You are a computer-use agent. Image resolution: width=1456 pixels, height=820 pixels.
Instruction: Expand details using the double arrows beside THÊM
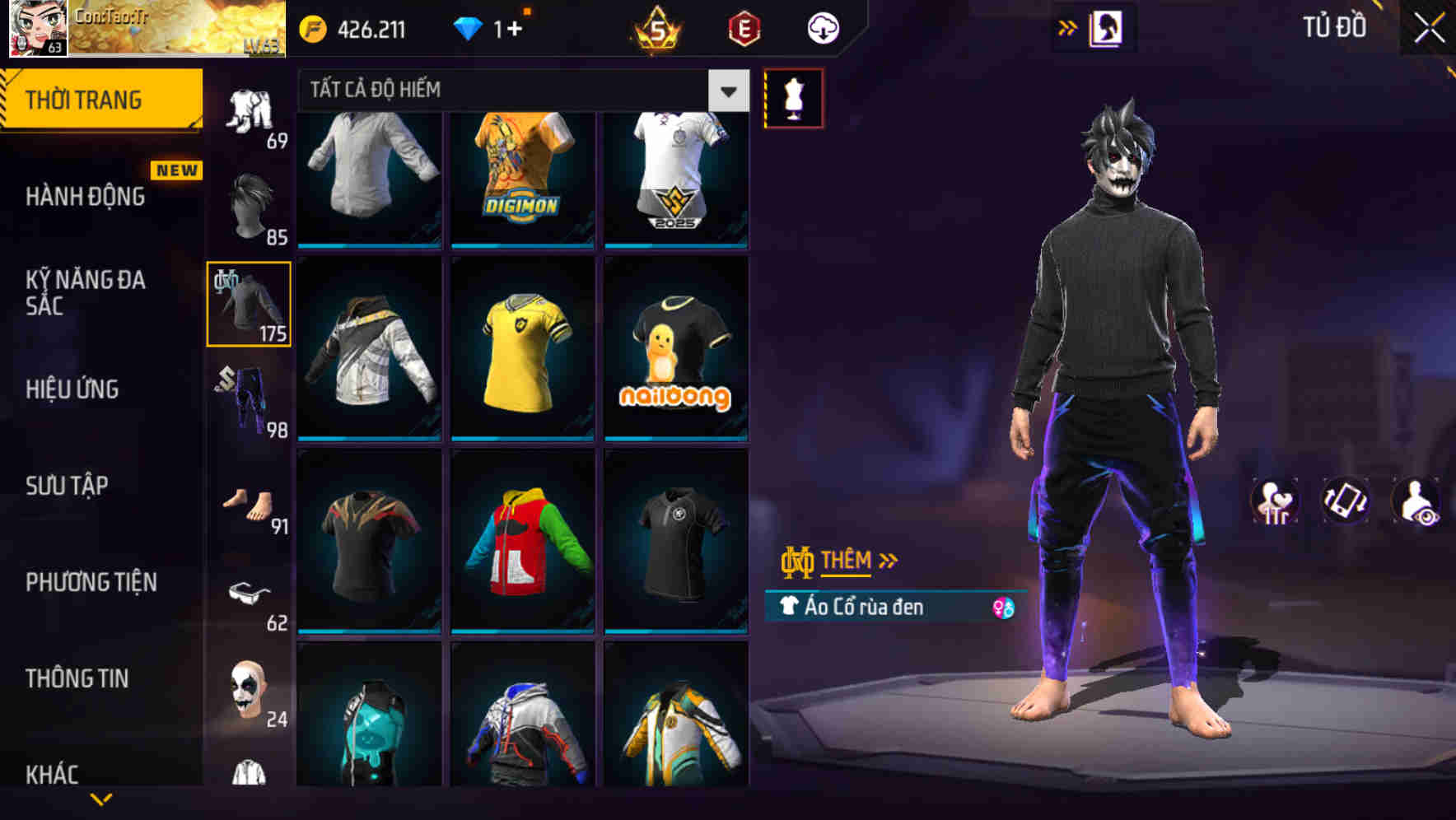(888, 561)
